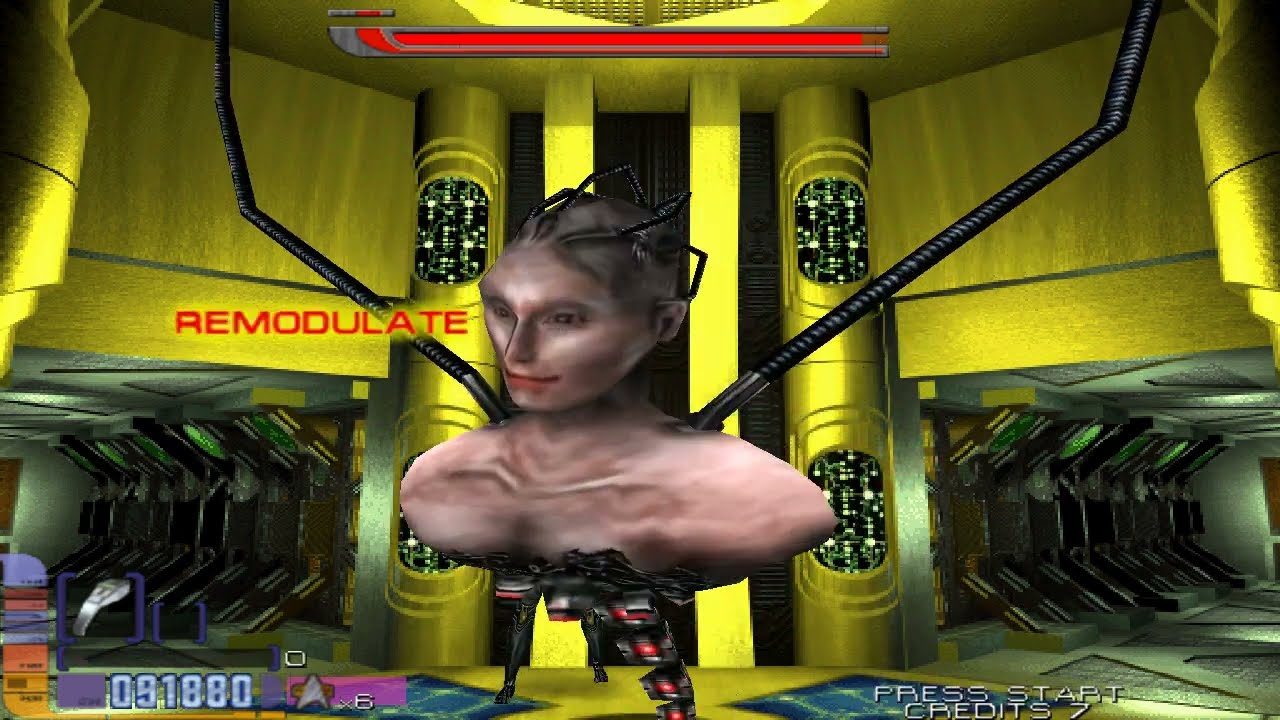The height and width of the screenshot is (720, 1280).
Task: Click the score display reading 091880
Action: tap(179, 690)
